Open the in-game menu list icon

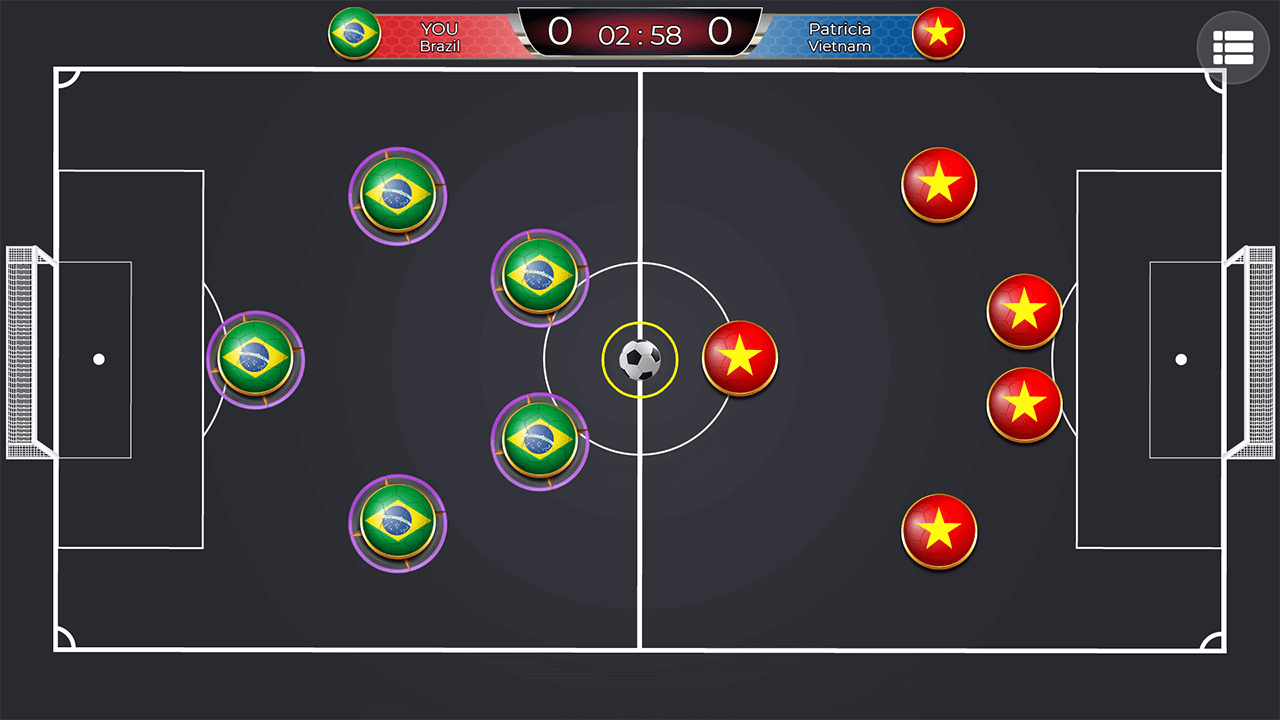1232,46
